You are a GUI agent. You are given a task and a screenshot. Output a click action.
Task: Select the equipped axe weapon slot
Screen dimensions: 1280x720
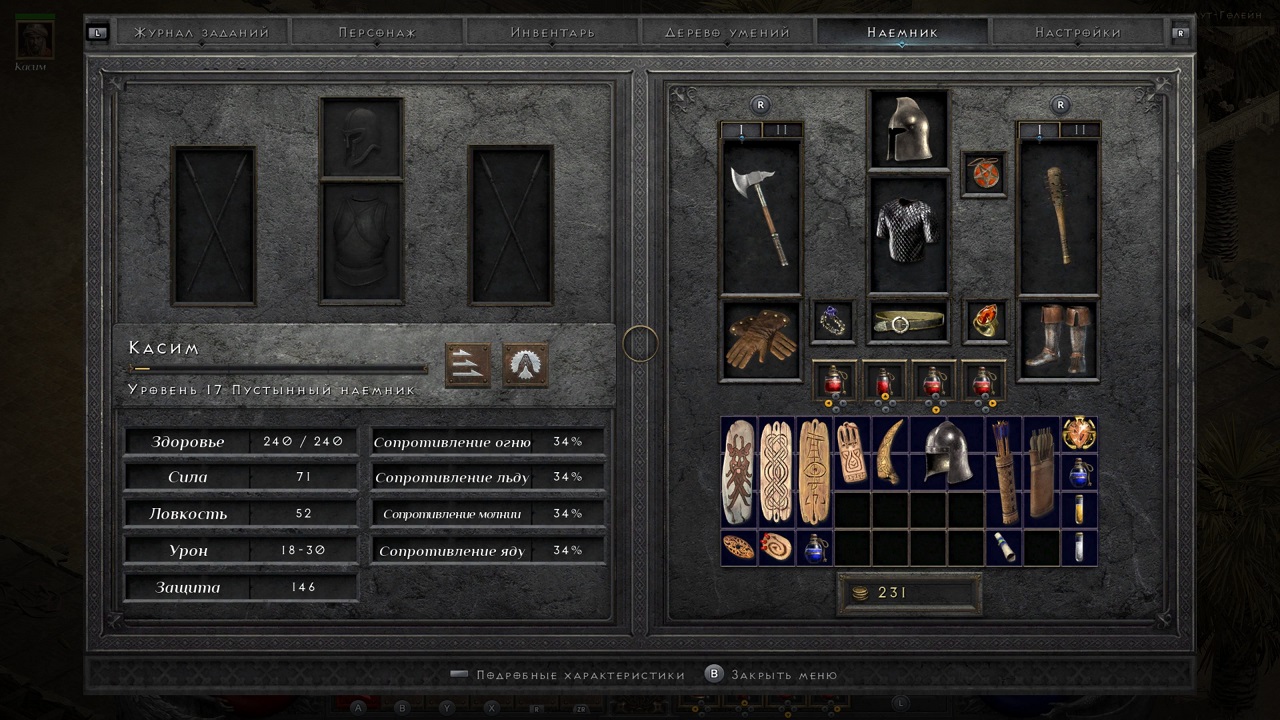tap(760, 215)
